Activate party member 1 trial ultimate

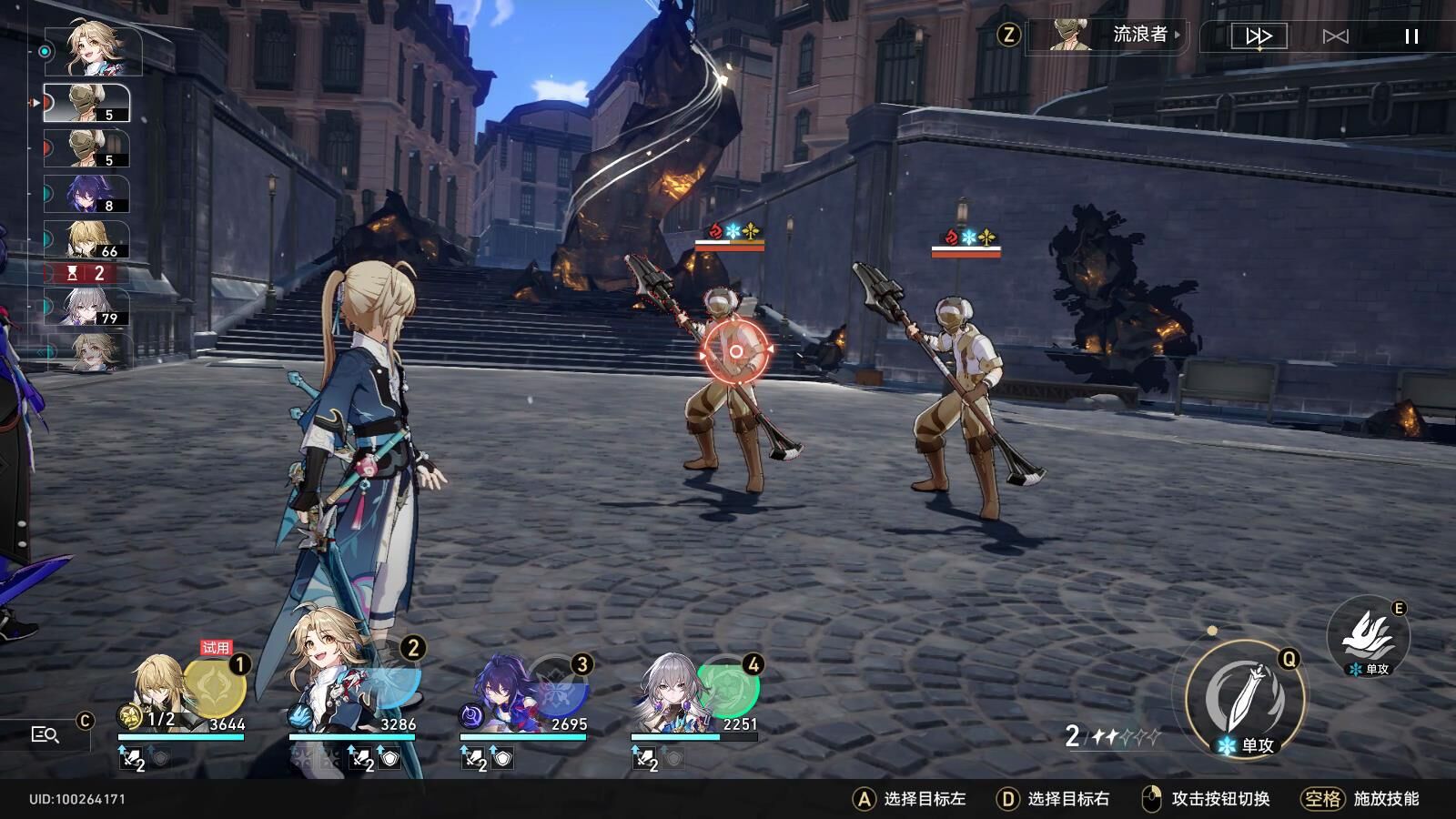(x=215, y=686)
